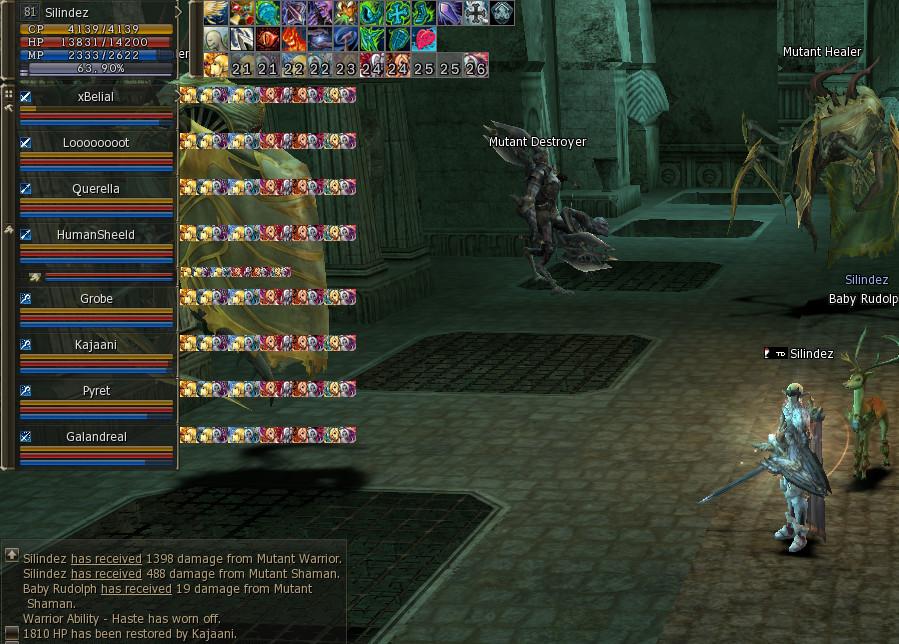Image resolution: width=899 pixels, height=644 pixels.
Task: Collapse the buff bar using its arrow
Action: (180, 12)
